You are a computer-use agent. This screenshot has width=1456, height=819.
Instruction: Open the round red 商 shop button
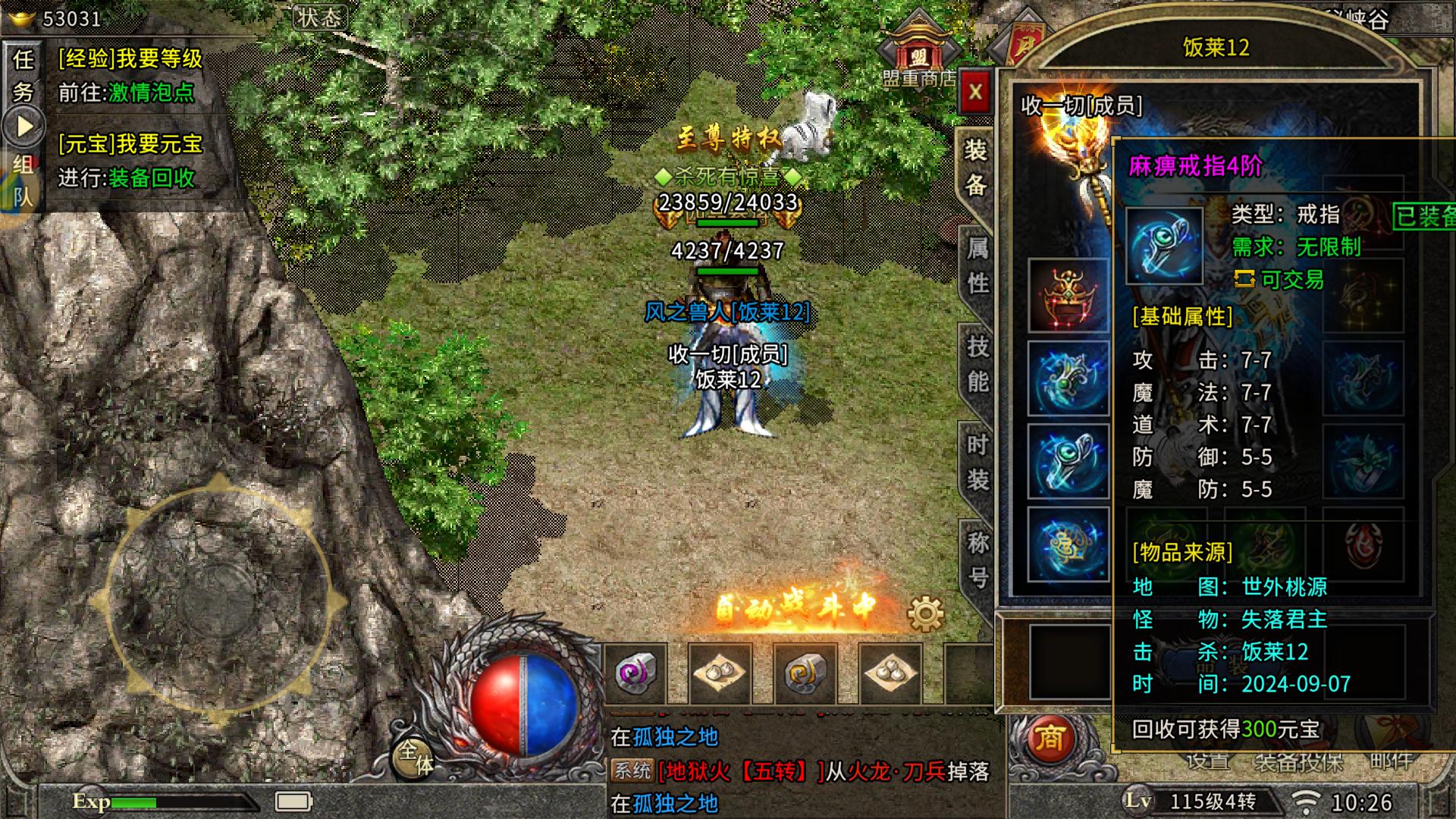(1049, 739)
